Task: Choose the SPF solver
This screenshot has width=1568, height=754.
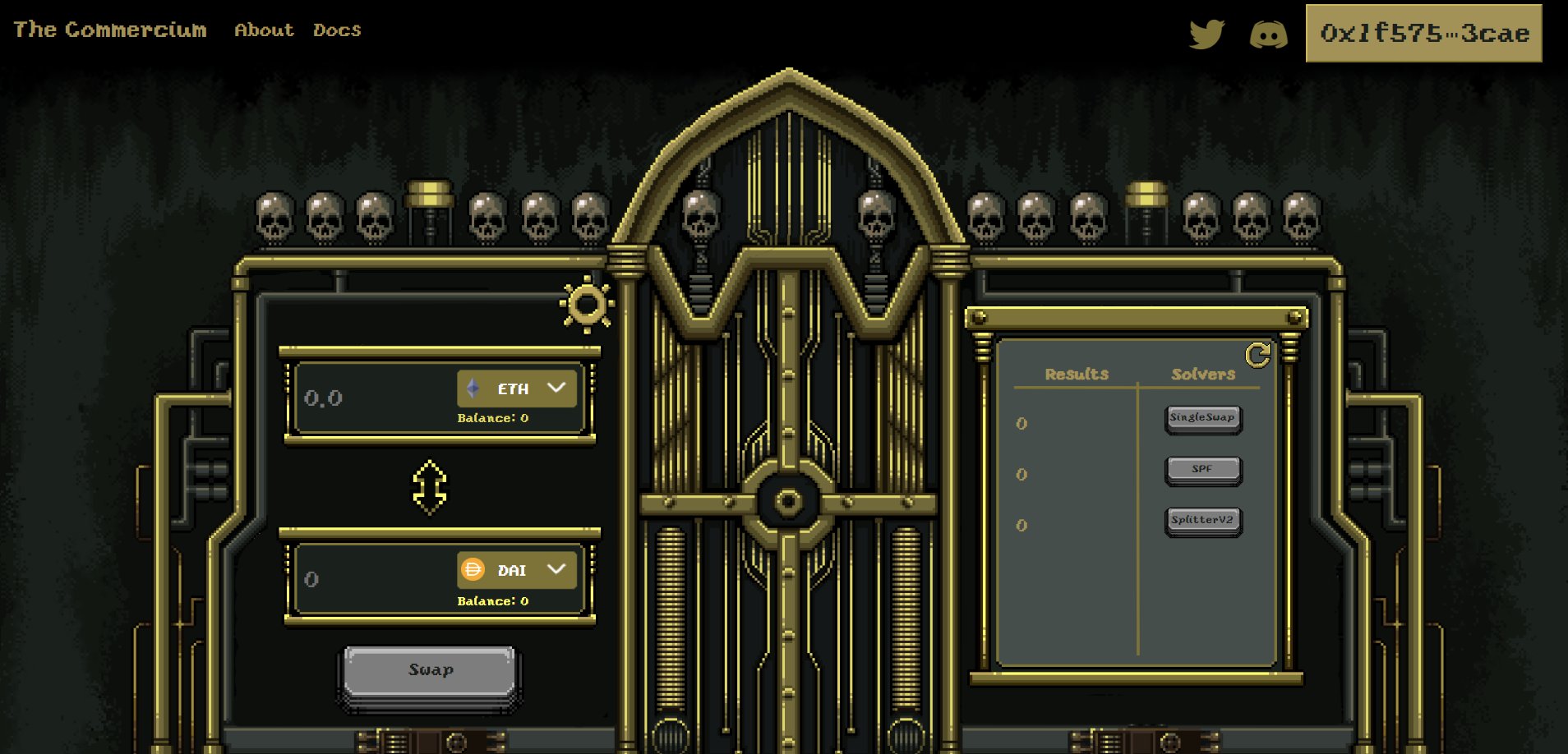Action: pos(1202,469)
